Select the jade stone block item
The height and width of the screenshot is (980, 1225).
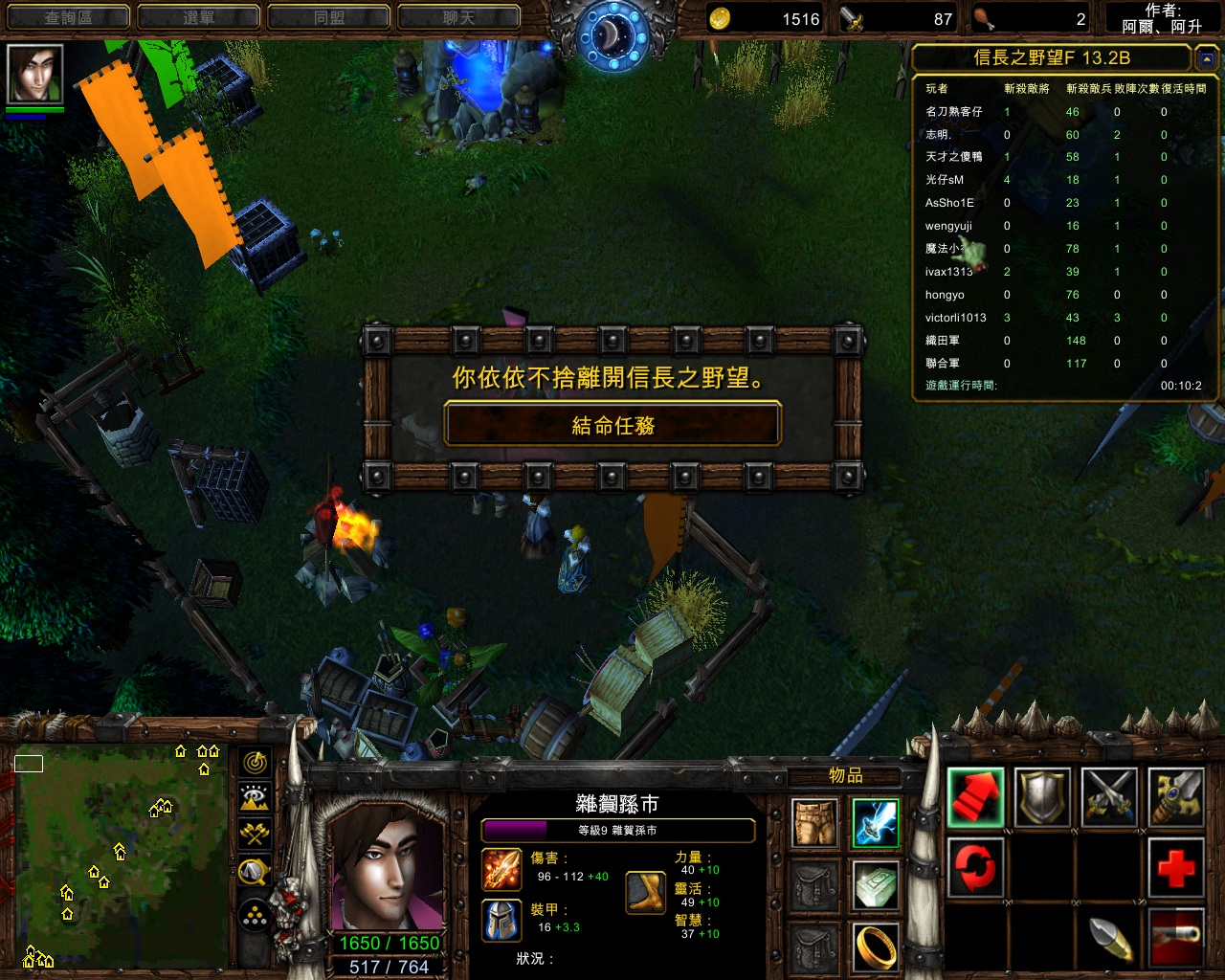(x=876, y=885)
